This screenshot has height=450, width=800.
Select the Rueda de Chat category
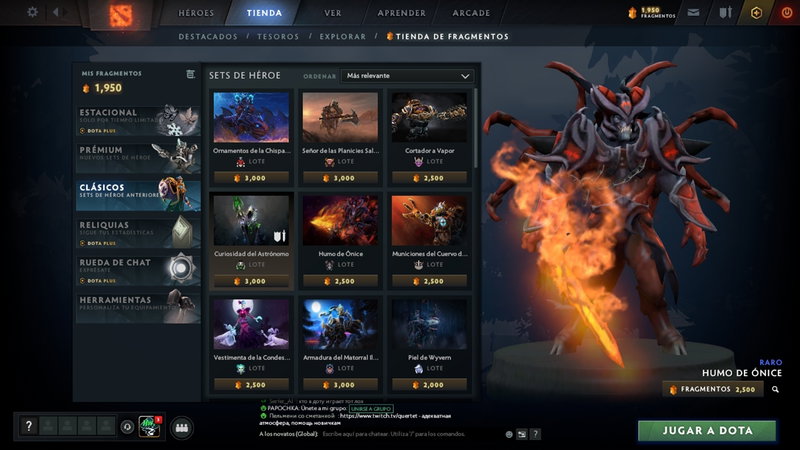tap(140, 268)
